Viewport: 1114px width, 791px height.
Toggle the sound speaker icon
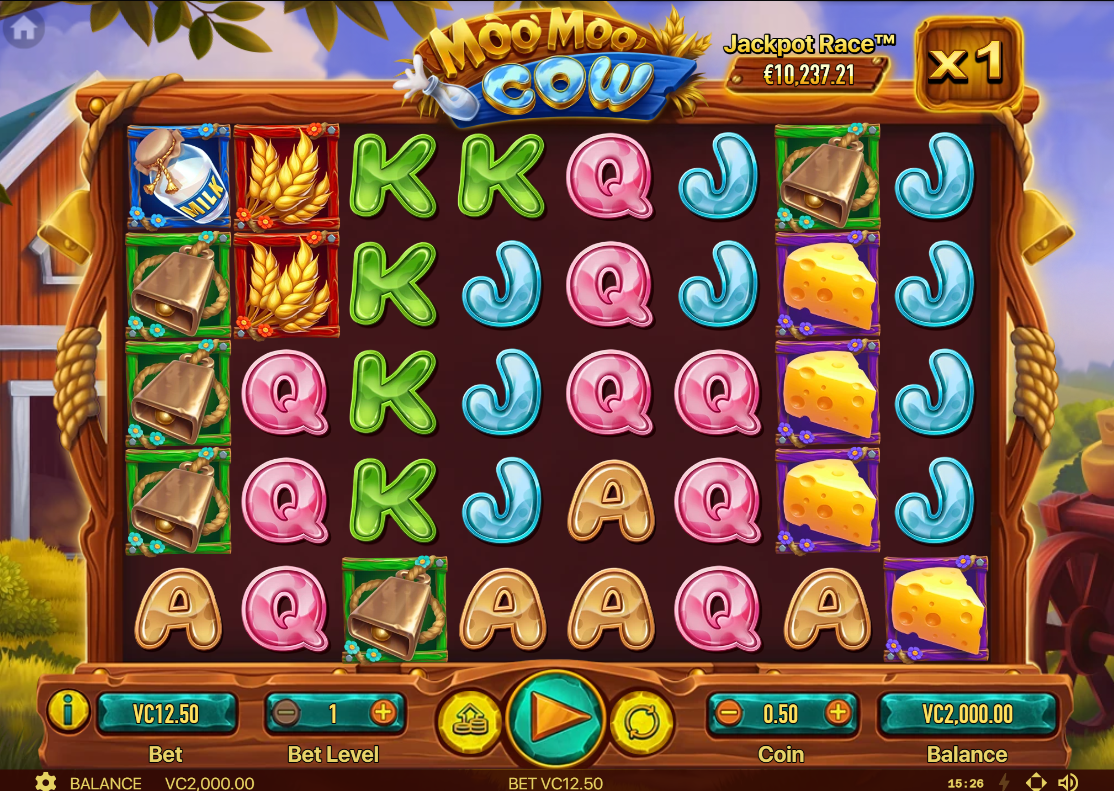1068,782
